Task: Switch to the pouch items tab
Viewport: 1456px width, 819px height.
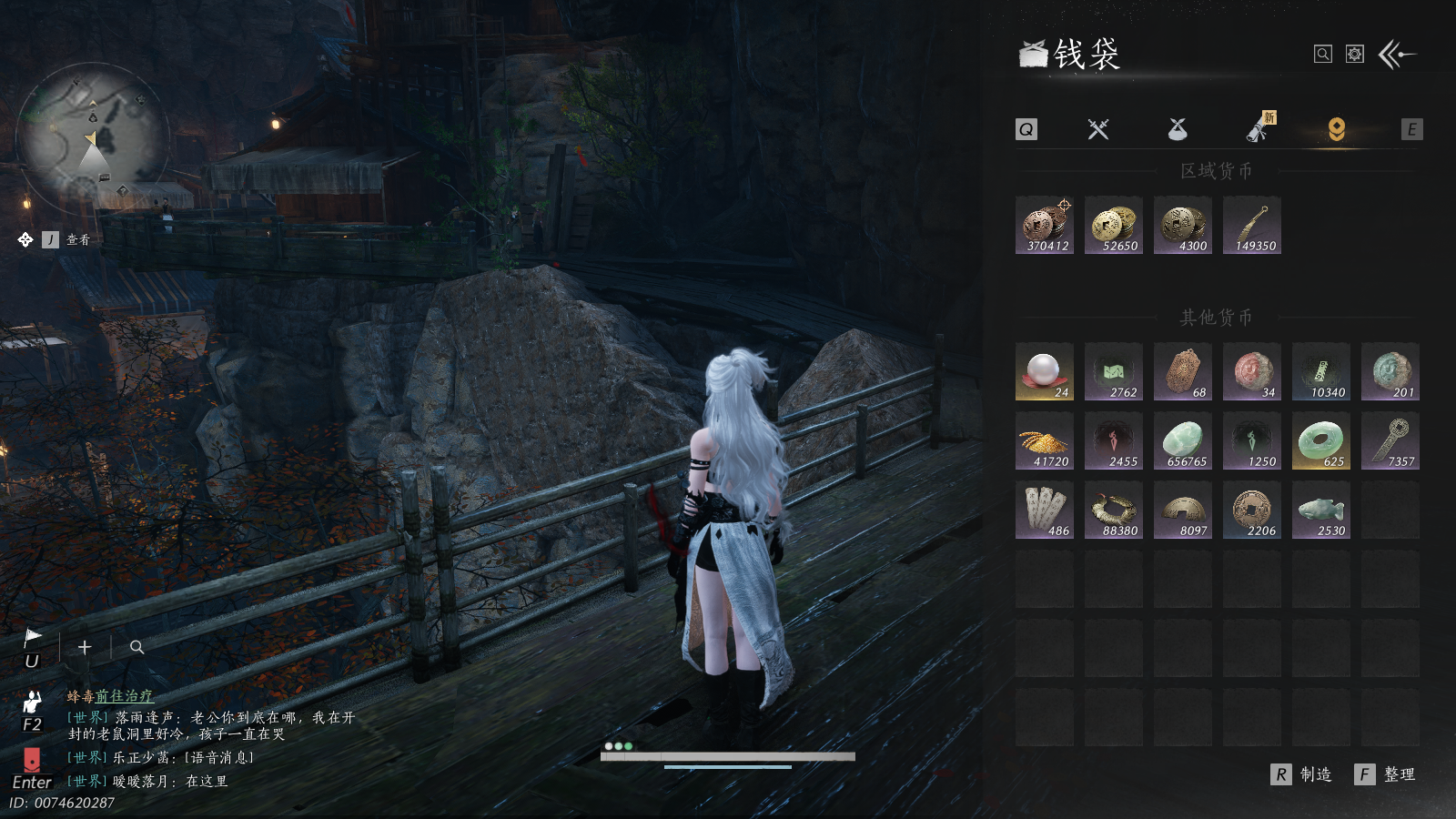Action: (1178, 129)
